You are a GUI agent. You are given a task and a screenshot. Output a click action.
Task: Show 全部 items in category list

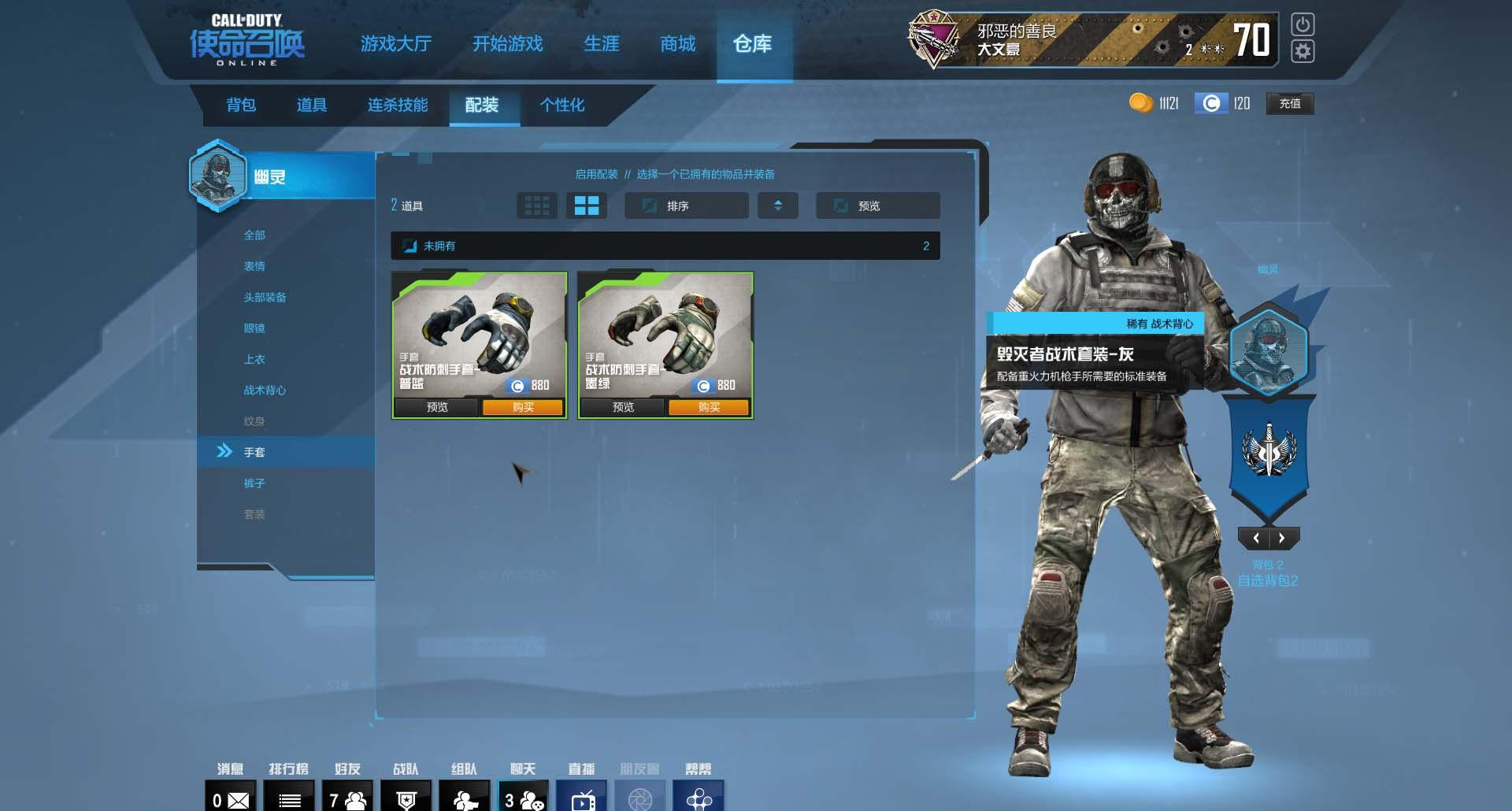tap(254, 235)
